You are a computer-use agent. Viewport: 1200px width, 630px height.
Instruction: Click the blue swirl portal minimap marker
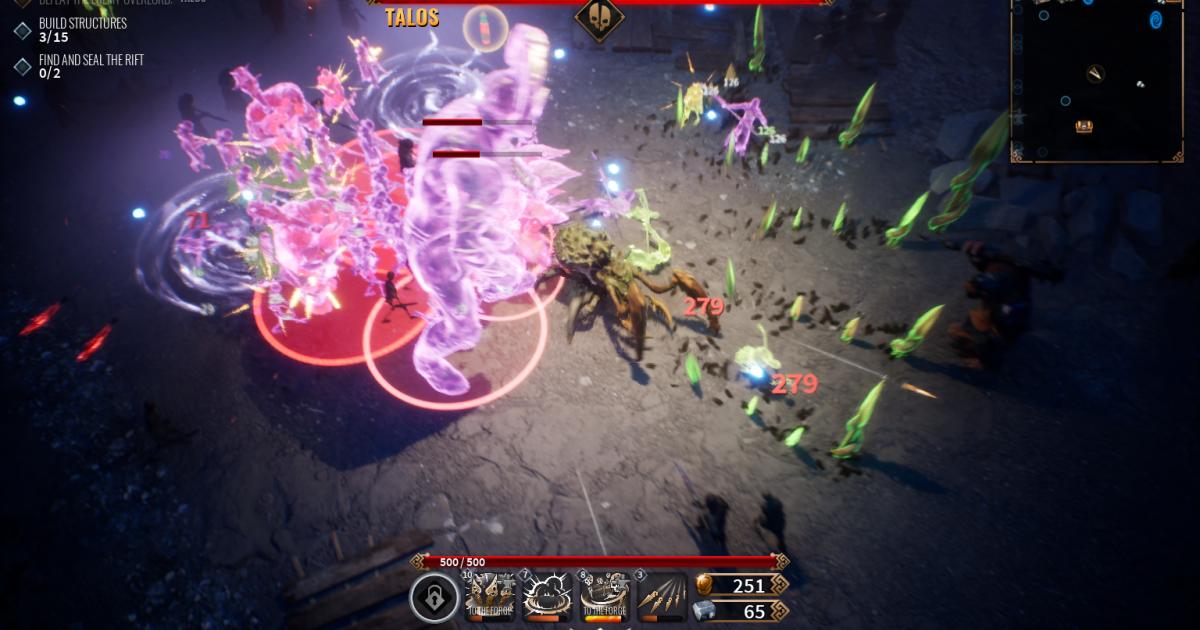click(x=1156, y=20)
